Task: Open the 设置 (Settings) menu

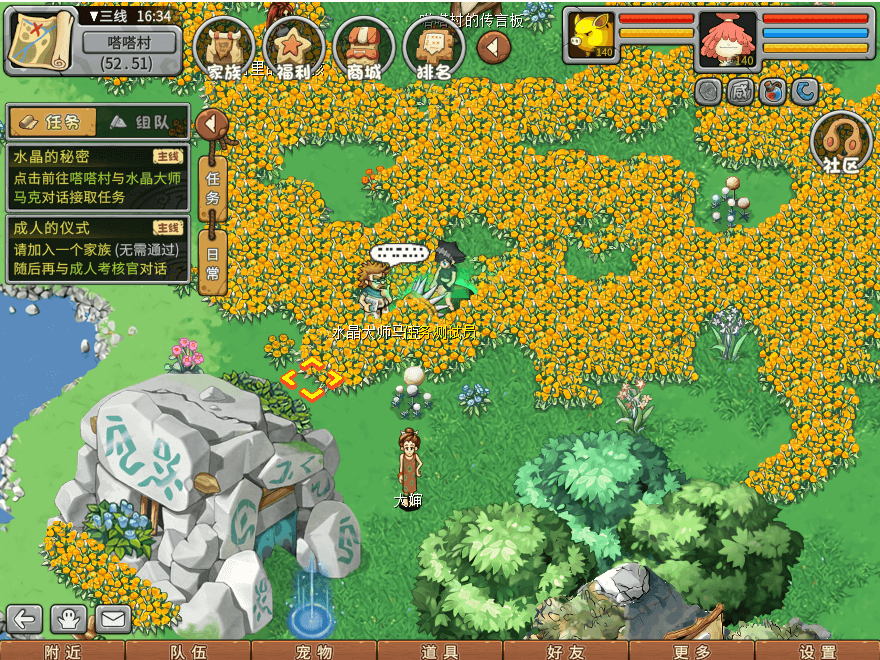Action: 817,651
